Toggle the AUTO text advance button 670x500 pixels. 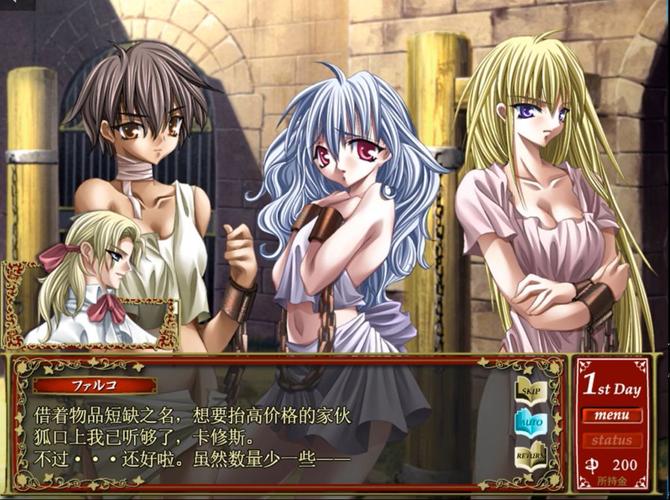click(530, 422)
